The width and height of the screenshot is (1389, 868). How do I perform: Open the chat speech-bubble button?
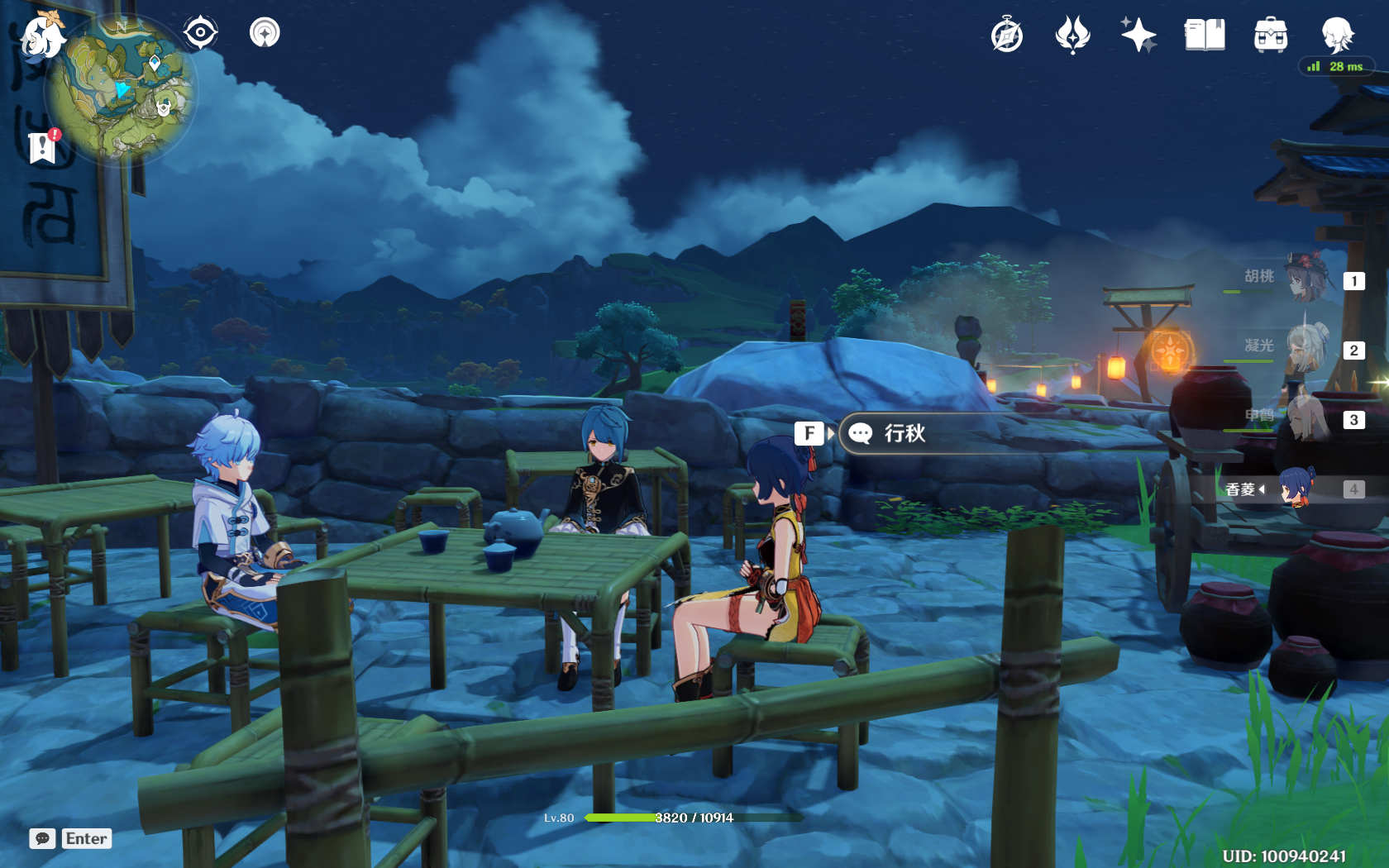coord(43,838)
